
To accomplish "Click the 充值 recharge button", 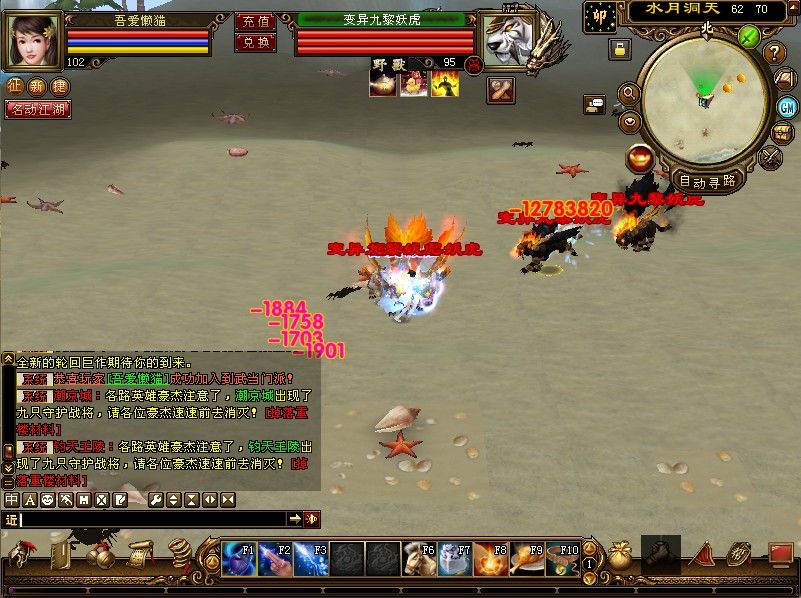I will (254, 21).
